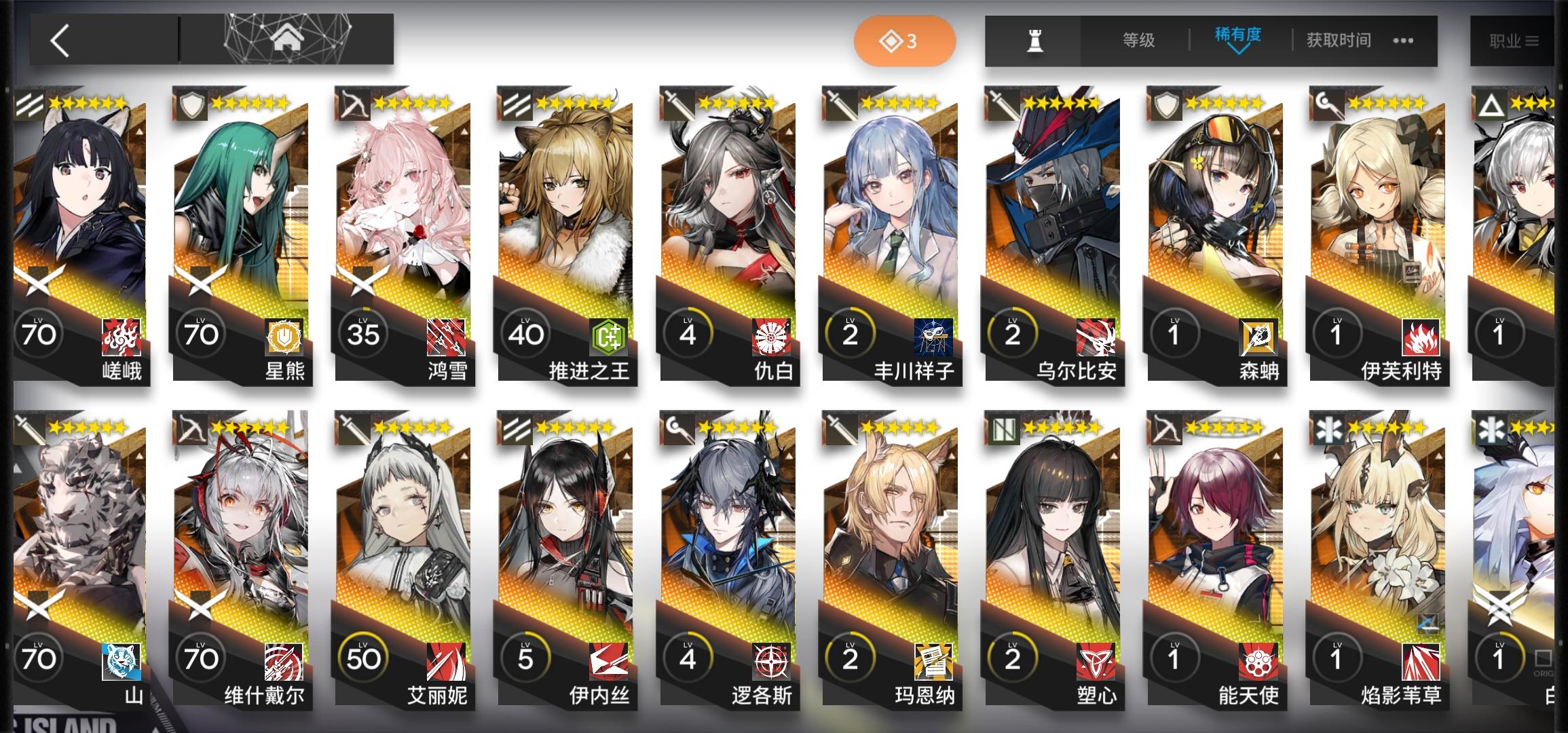Toggle the sort direction under 稀有度
1568x733 pixels.
tap(1239, 51)
